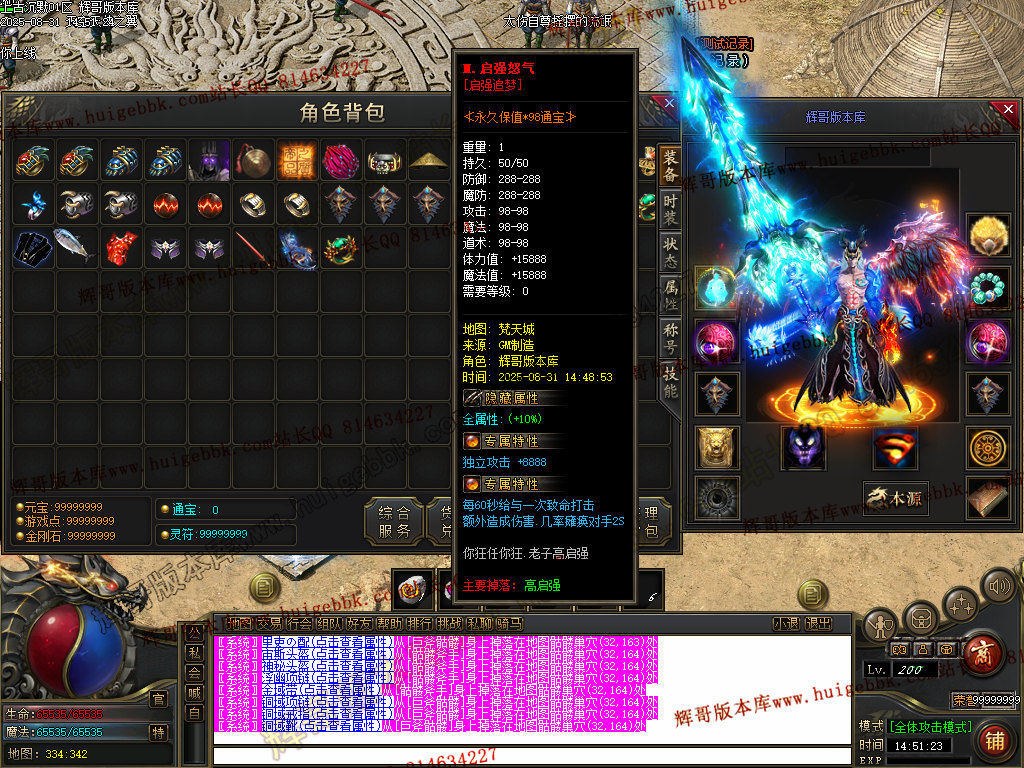
Task: Open the 交易 trade menu in chat bar
Action: coord(269,624)
